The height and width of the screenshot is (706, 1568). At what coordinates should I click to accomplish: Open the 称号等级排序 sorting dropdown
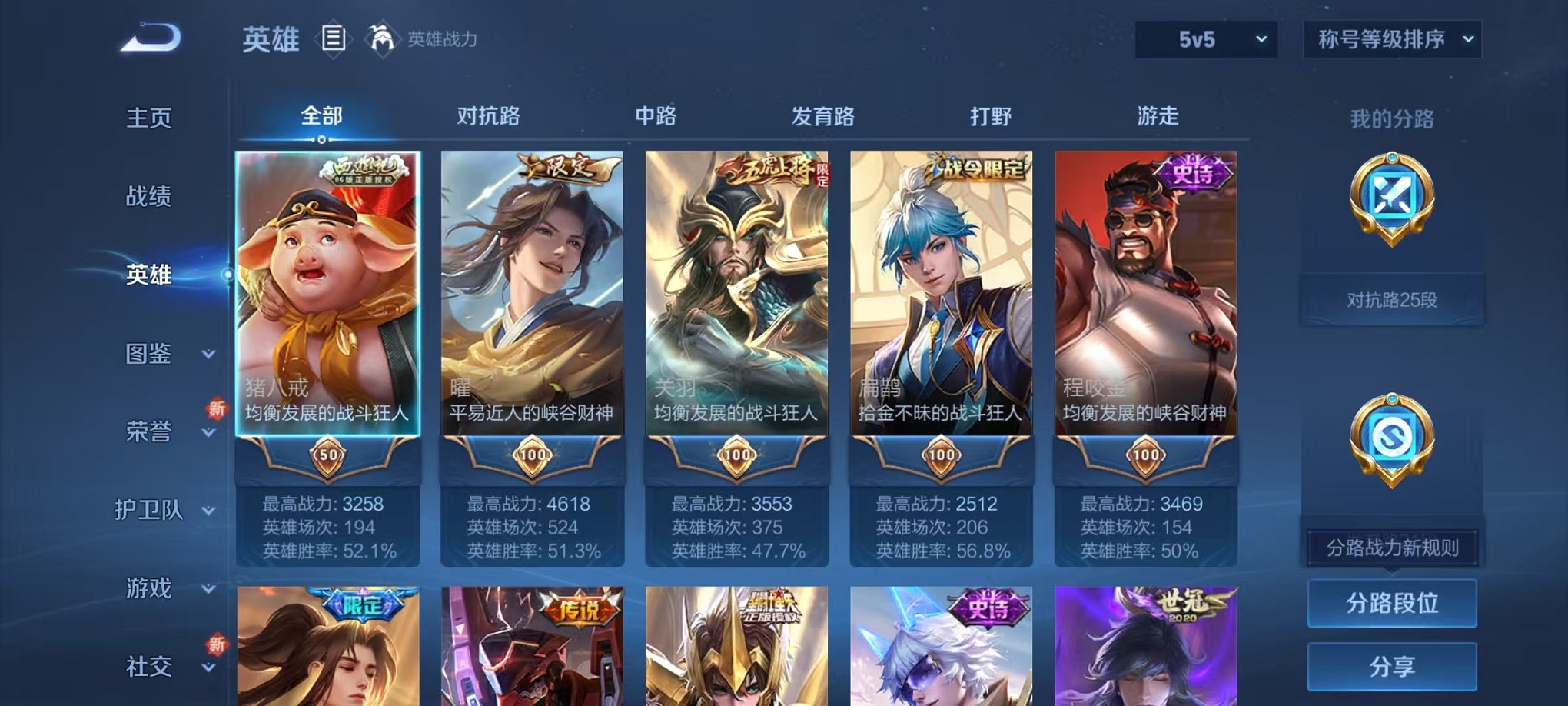(1391, 38)
